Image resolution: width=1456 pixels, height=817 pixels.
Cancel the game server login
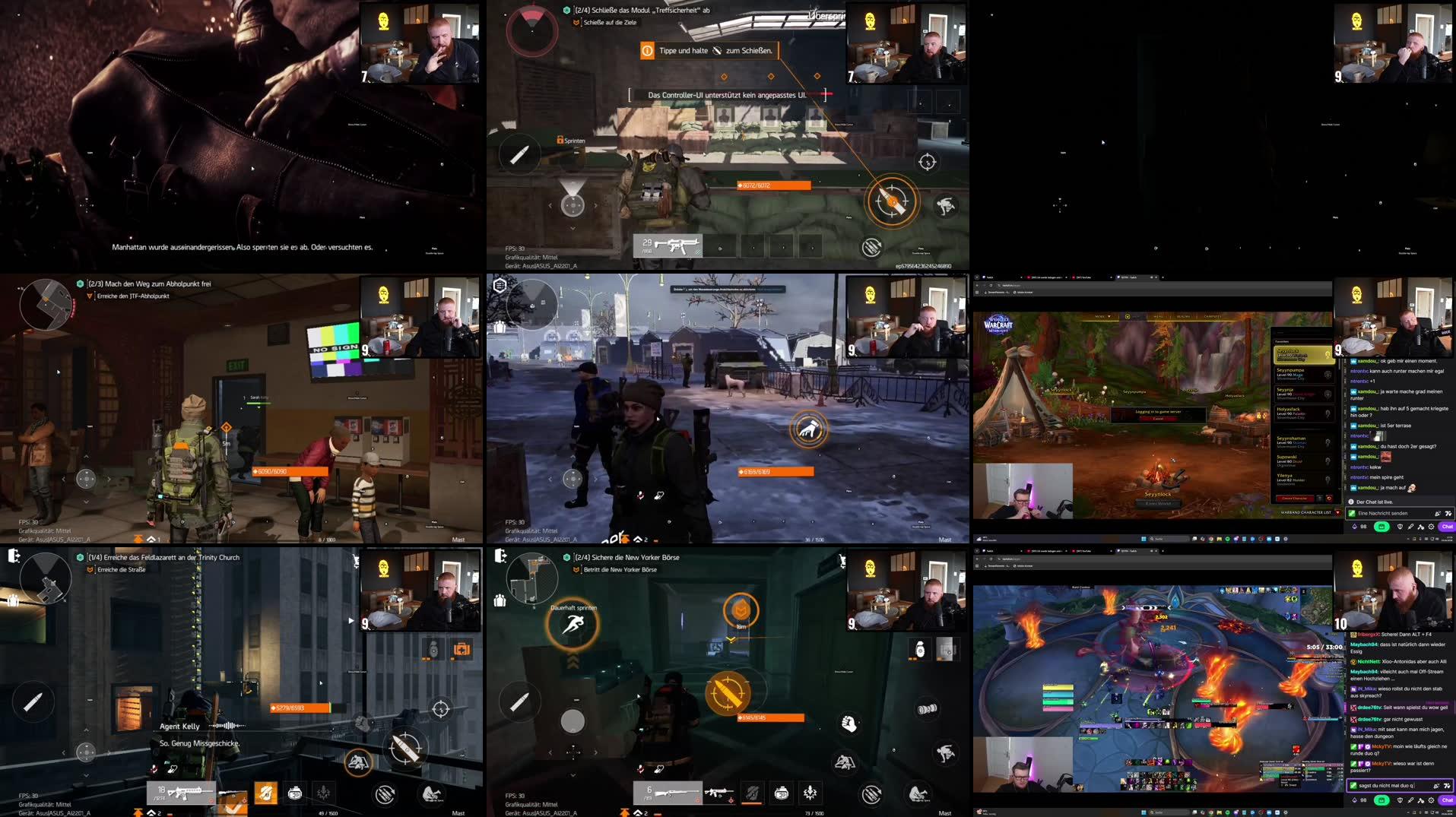click(x=1158, y=418)
